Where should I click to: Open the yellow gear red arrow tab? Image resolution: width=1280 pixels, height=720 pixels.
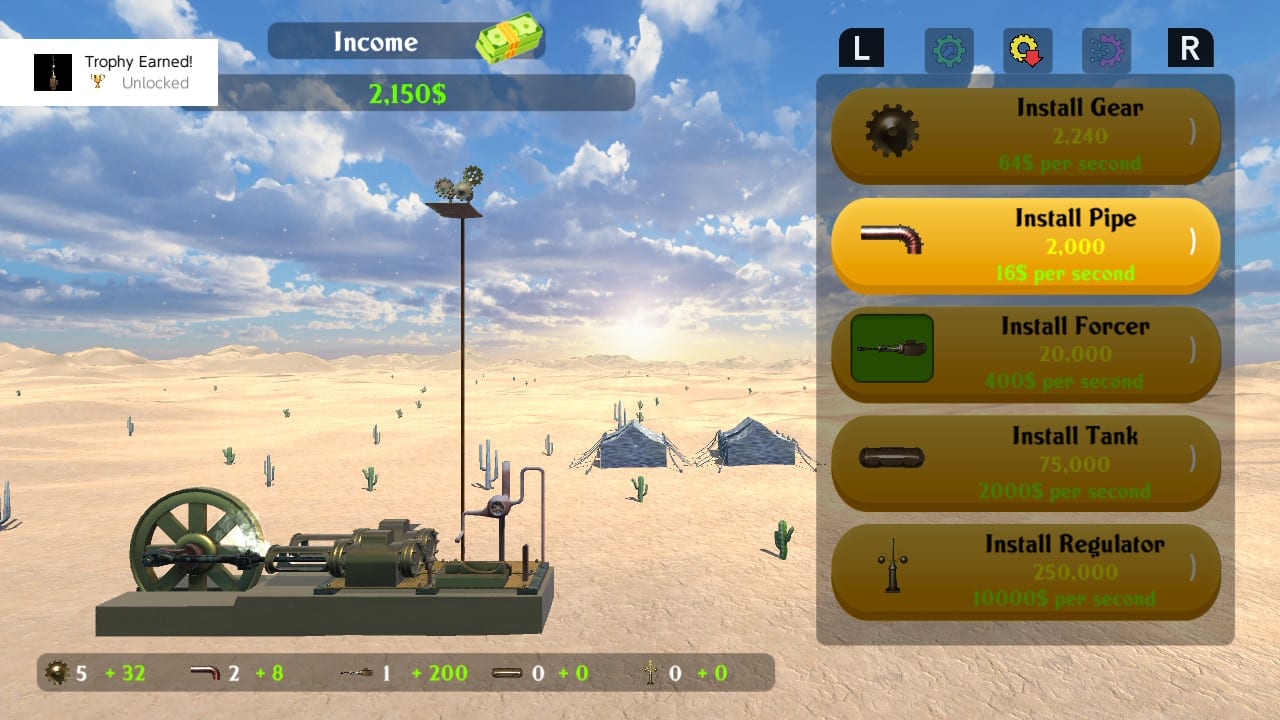[1027, 50]
